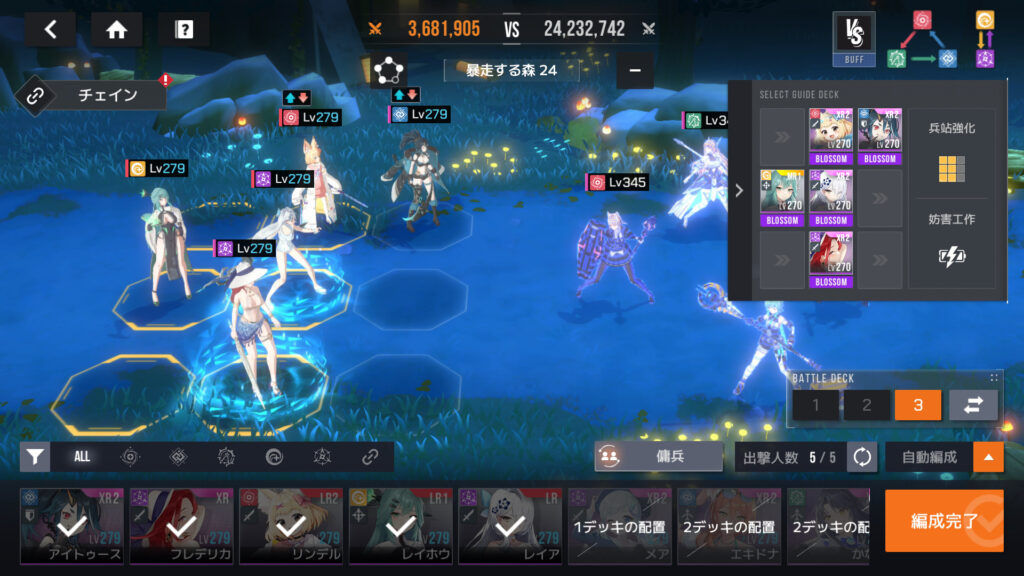Viewport: 1024px width, 576px height.
Task: Return to the home screen
Action: 116,29
